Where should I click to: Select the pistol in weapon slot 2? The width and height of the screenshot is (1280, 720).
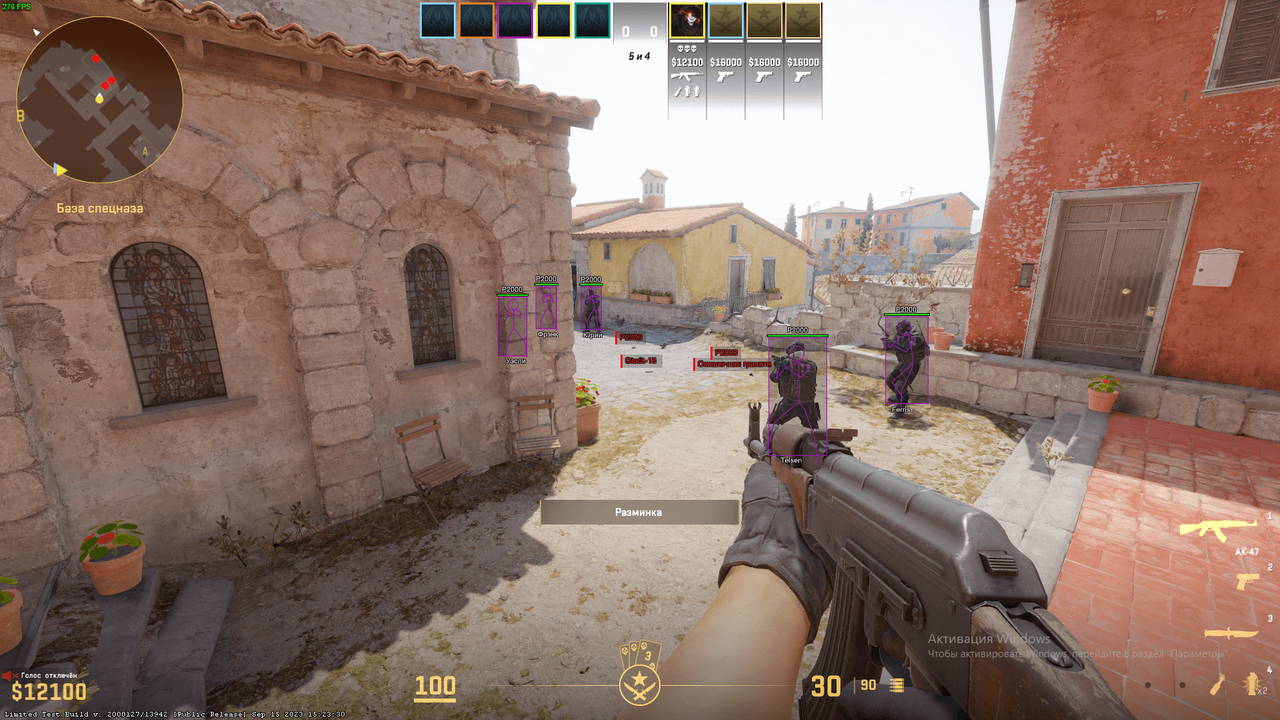point(1246,581)
